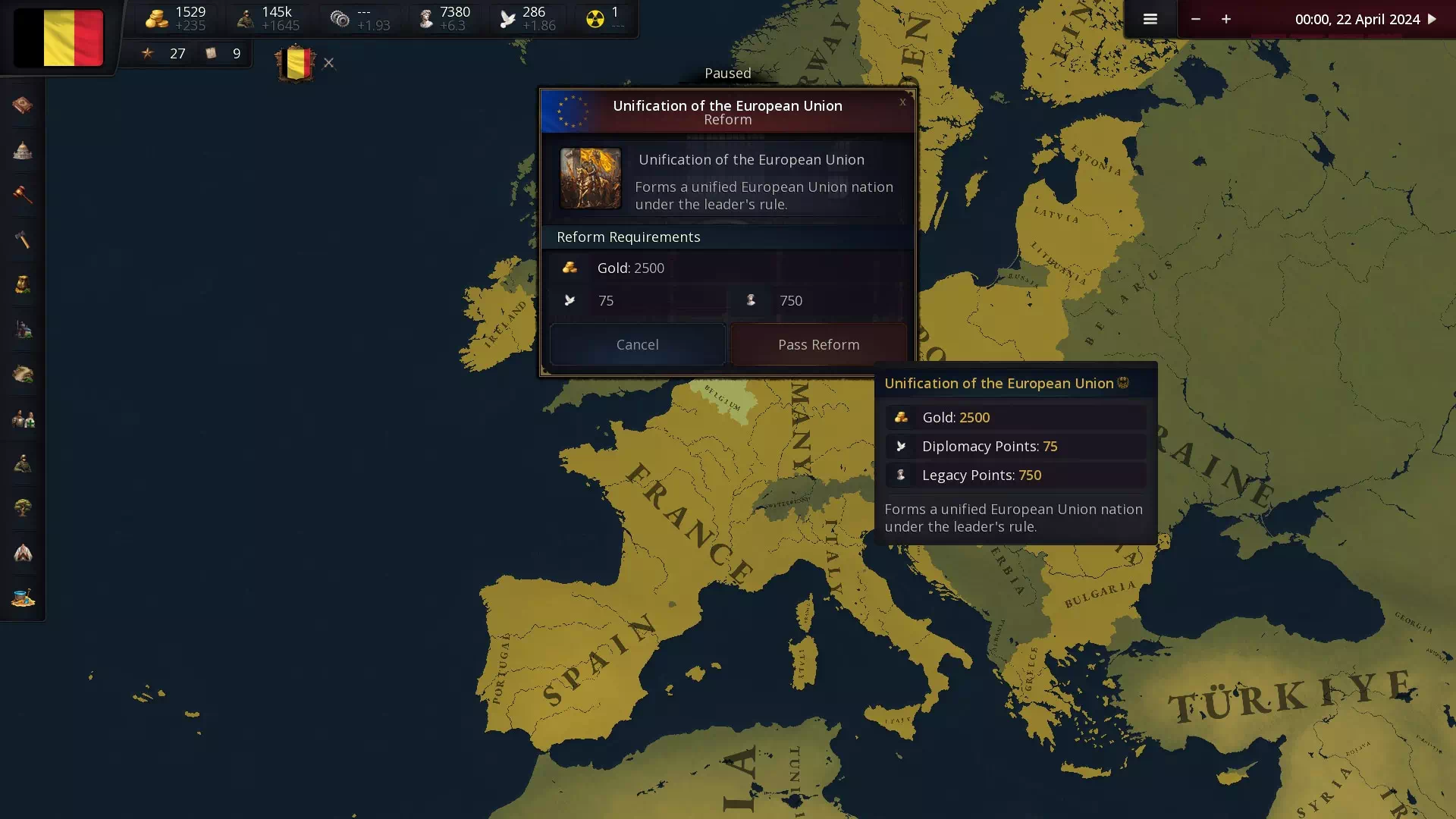
Task: Dismiss the Belgium shield flag with the X
Action: pyautogui.click(x=328, y=63)
